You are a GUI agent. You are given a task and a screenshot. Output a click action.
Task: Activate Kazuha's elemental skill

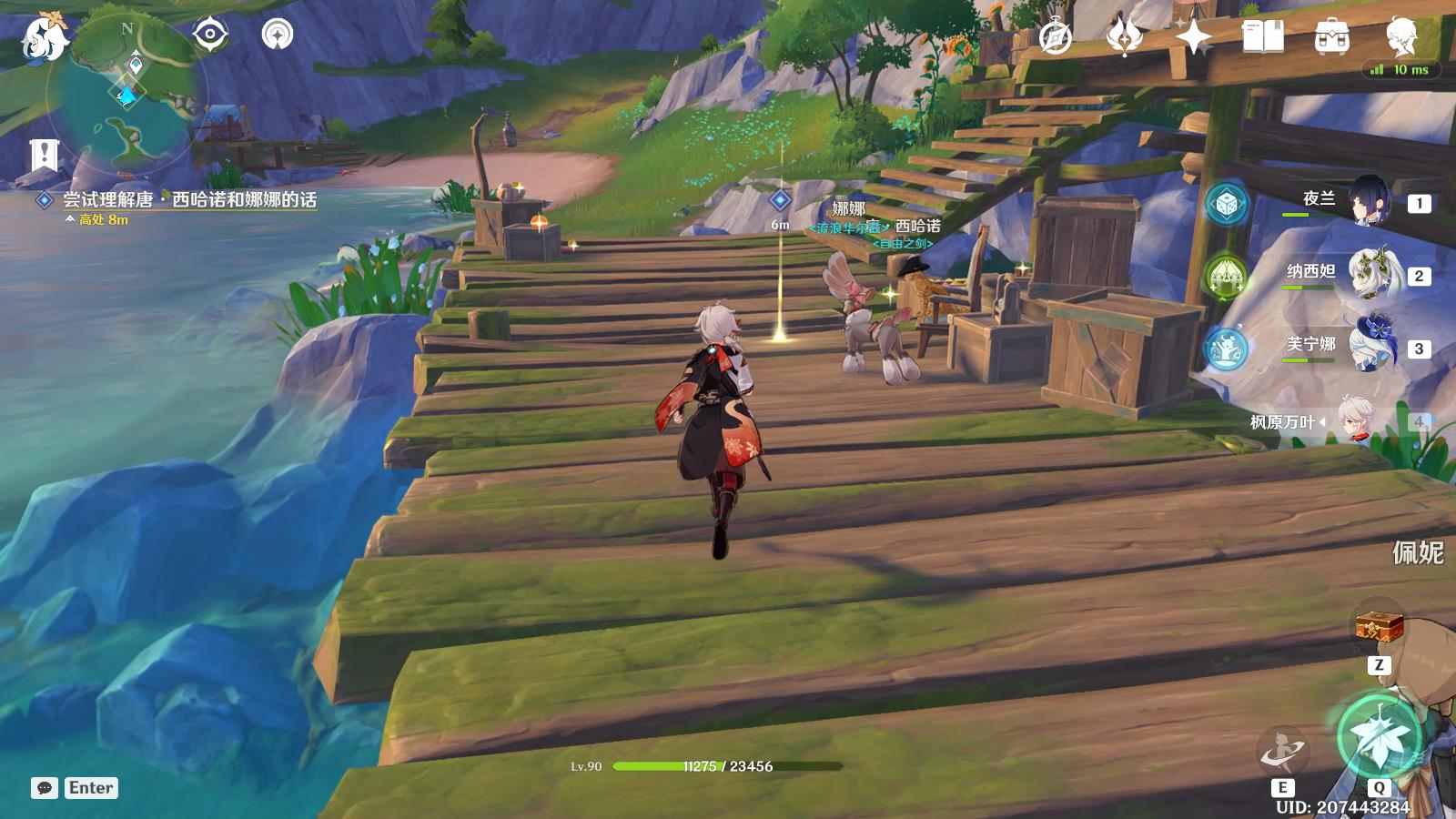(1282, 752)
